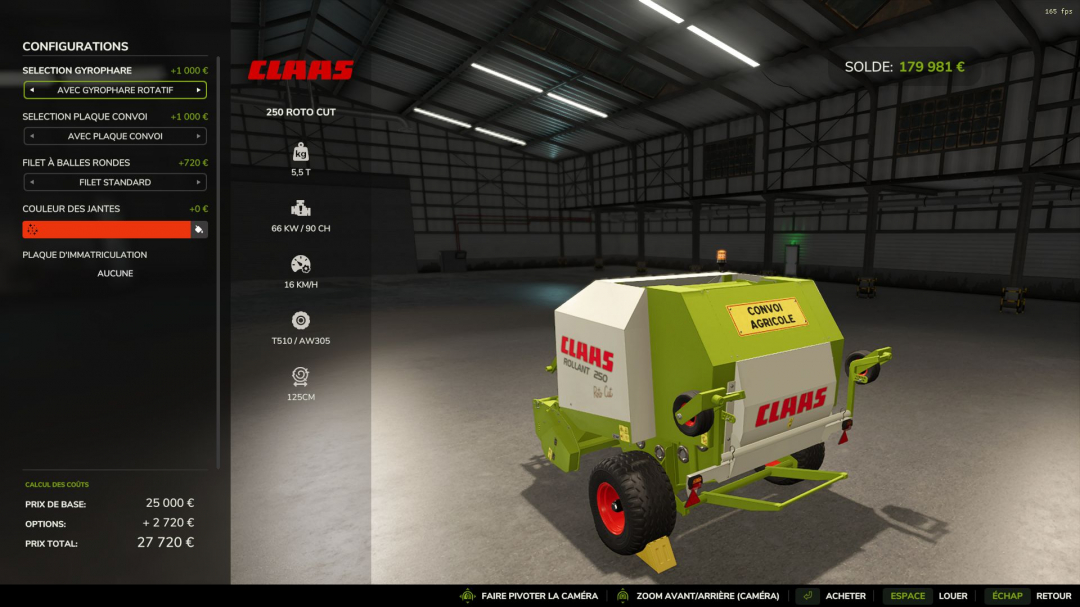Screen dimensions: 1080x607
Task: Go back with RETOUR
Action: (x=1053, y=596)
